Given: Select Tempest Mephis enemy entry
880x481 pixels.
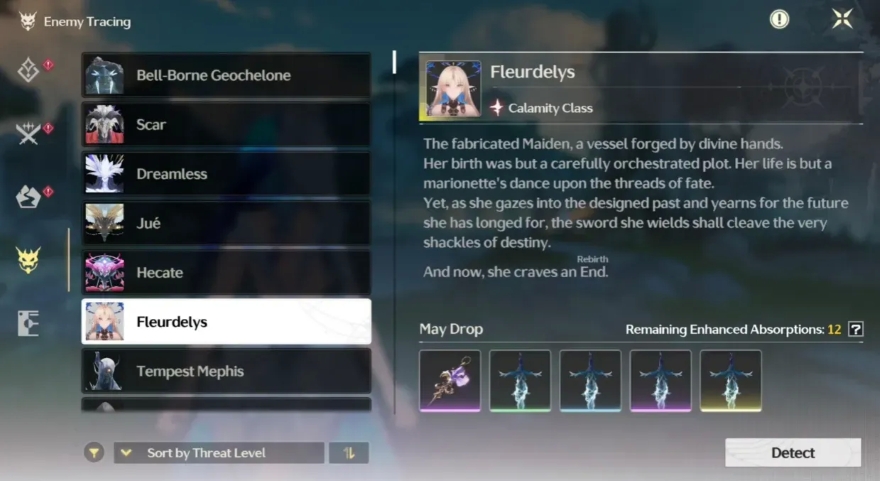Looking at the screenshot, I should 226,371.
